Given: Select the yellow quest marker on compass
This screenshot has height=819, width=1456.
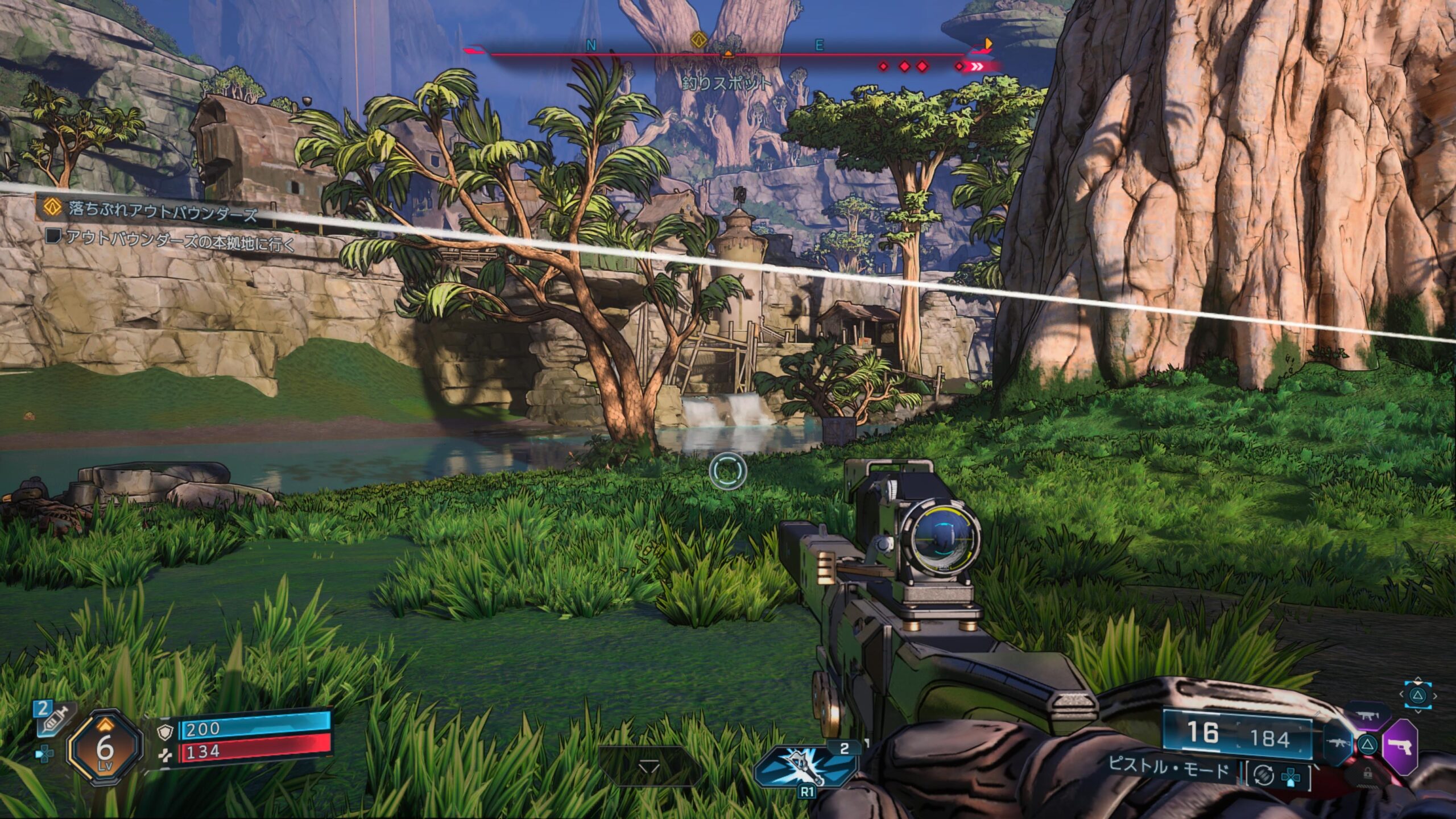Looking at the screenshot, I should [x=698, y=40].
